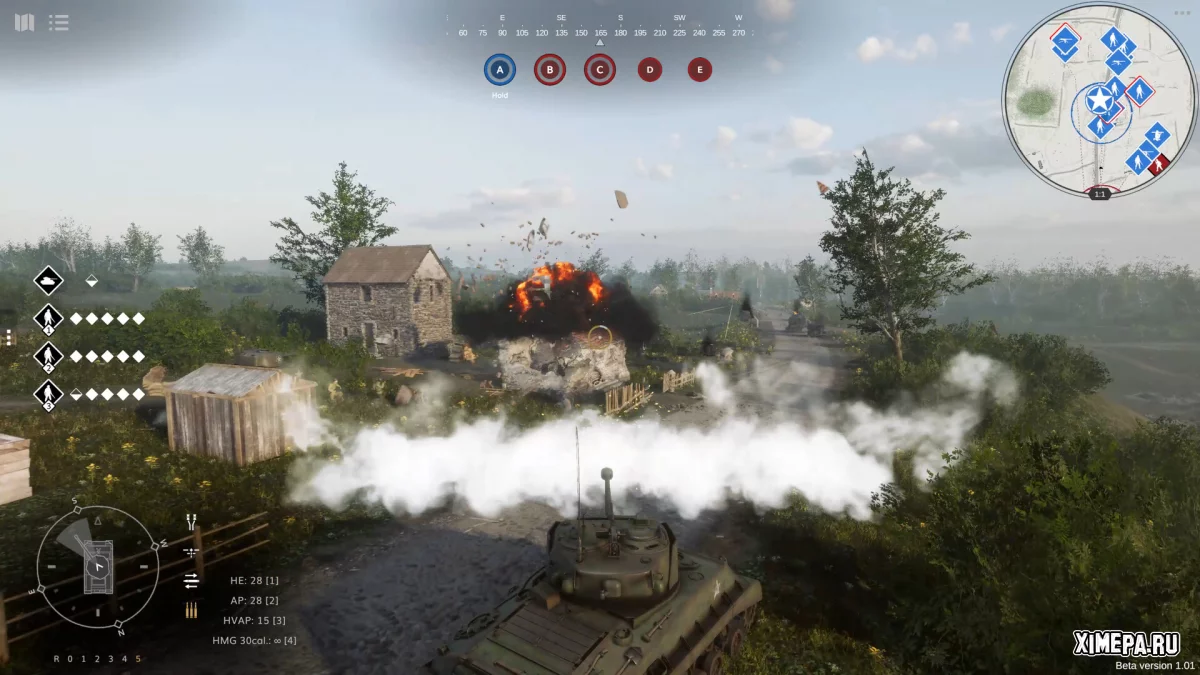The width and height of the screenshot is (1200, 675).
Task: Select capture point C
Action: (x=599, y=70)
